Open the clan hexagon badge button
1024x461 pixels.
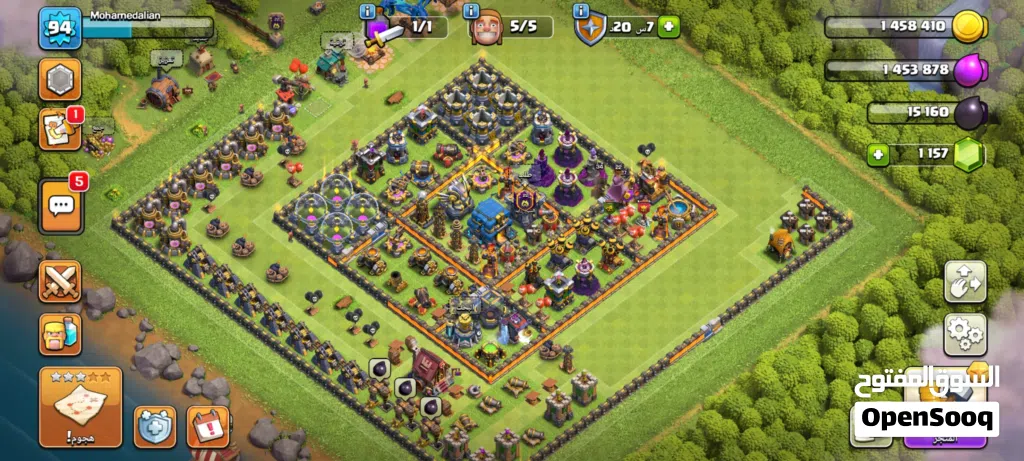[60, 79]
